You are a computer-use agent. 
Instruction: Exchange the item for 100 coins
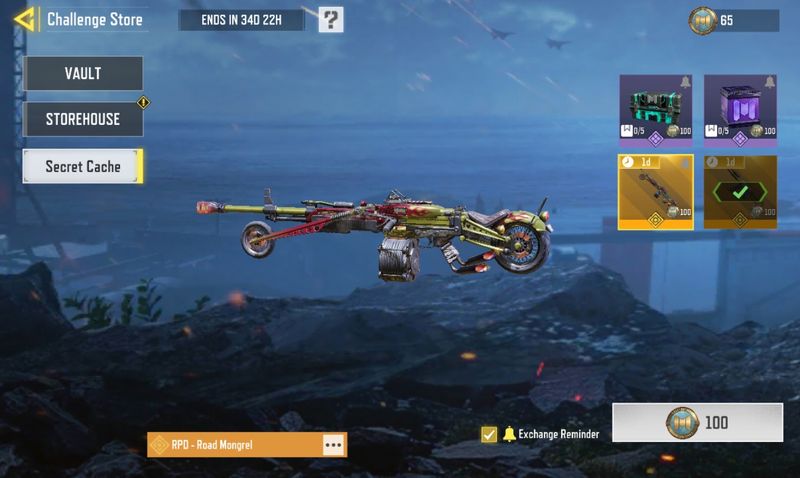click(697, 423)
